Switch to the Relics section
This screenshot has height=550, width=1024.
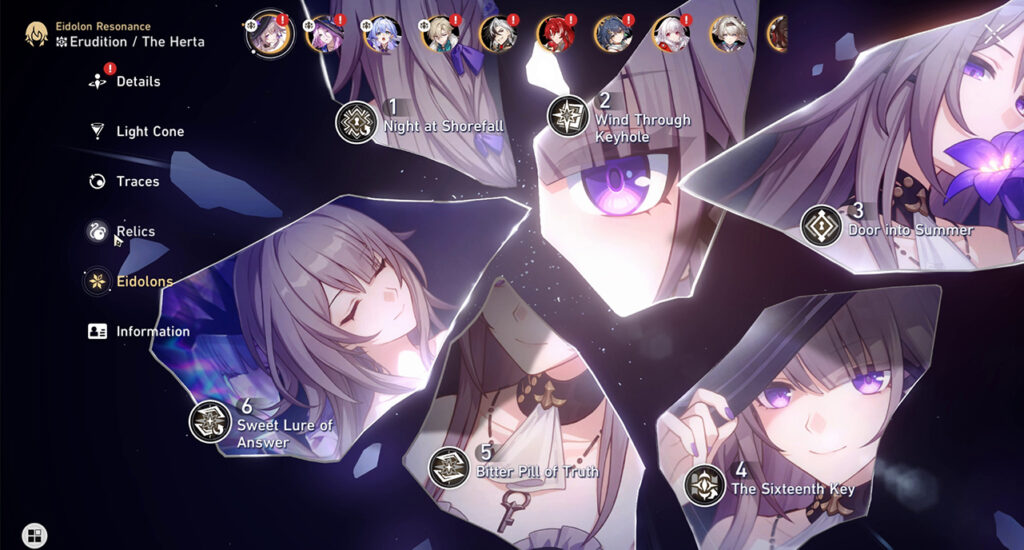[135, 231]
